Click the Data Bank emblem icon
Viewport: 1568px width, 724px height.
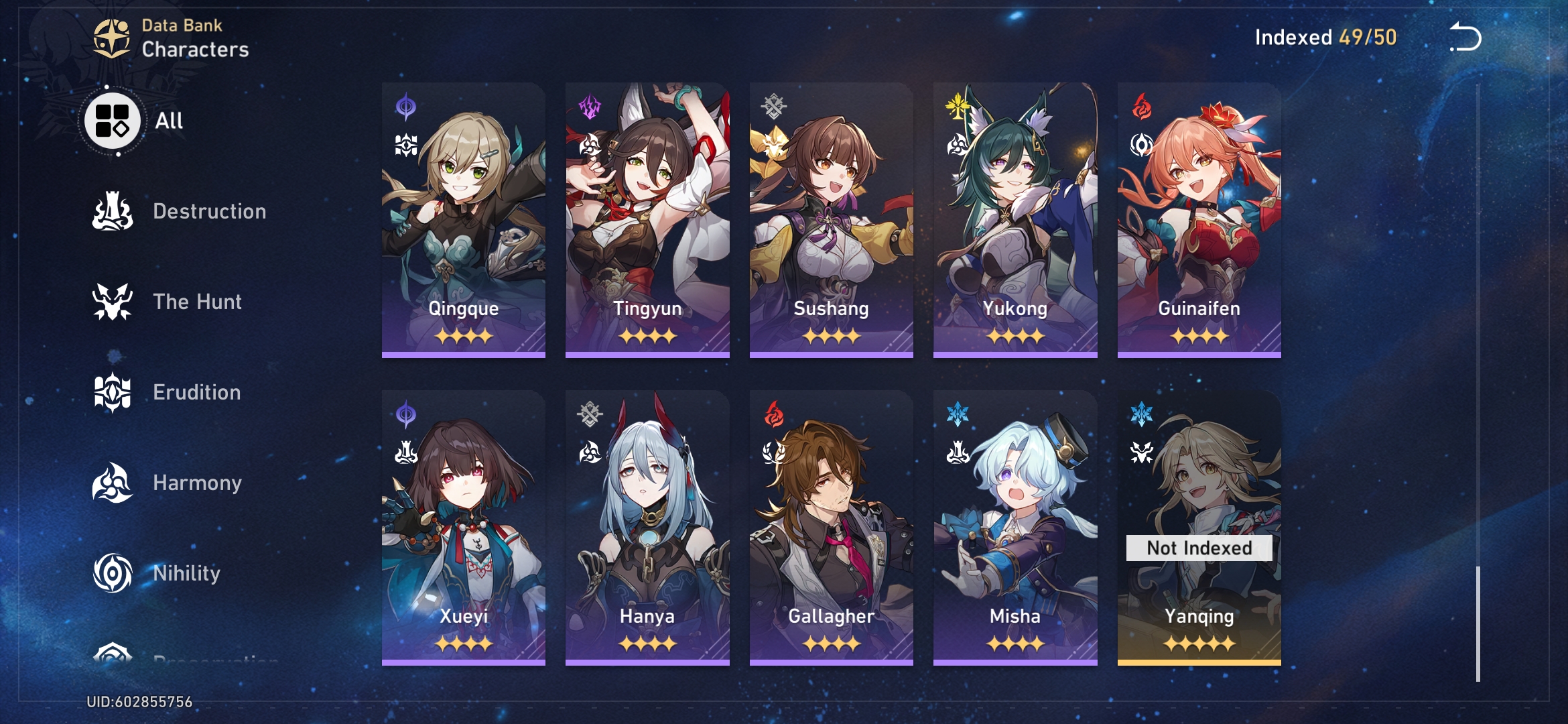pyautogui.click(x=111, y=37)
